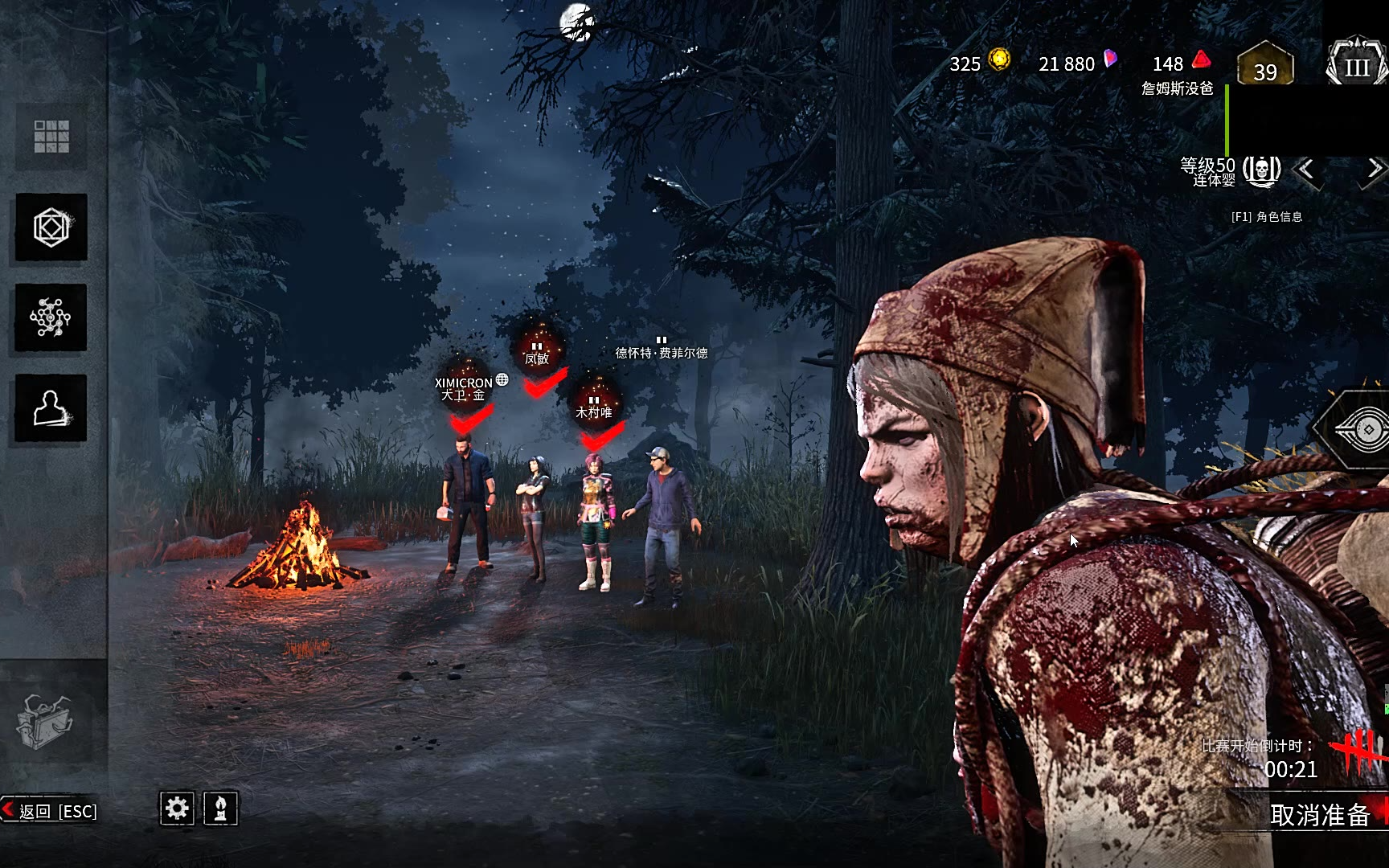Open the store chest icon
The image size is (1389, 868).
coord(45,720)
